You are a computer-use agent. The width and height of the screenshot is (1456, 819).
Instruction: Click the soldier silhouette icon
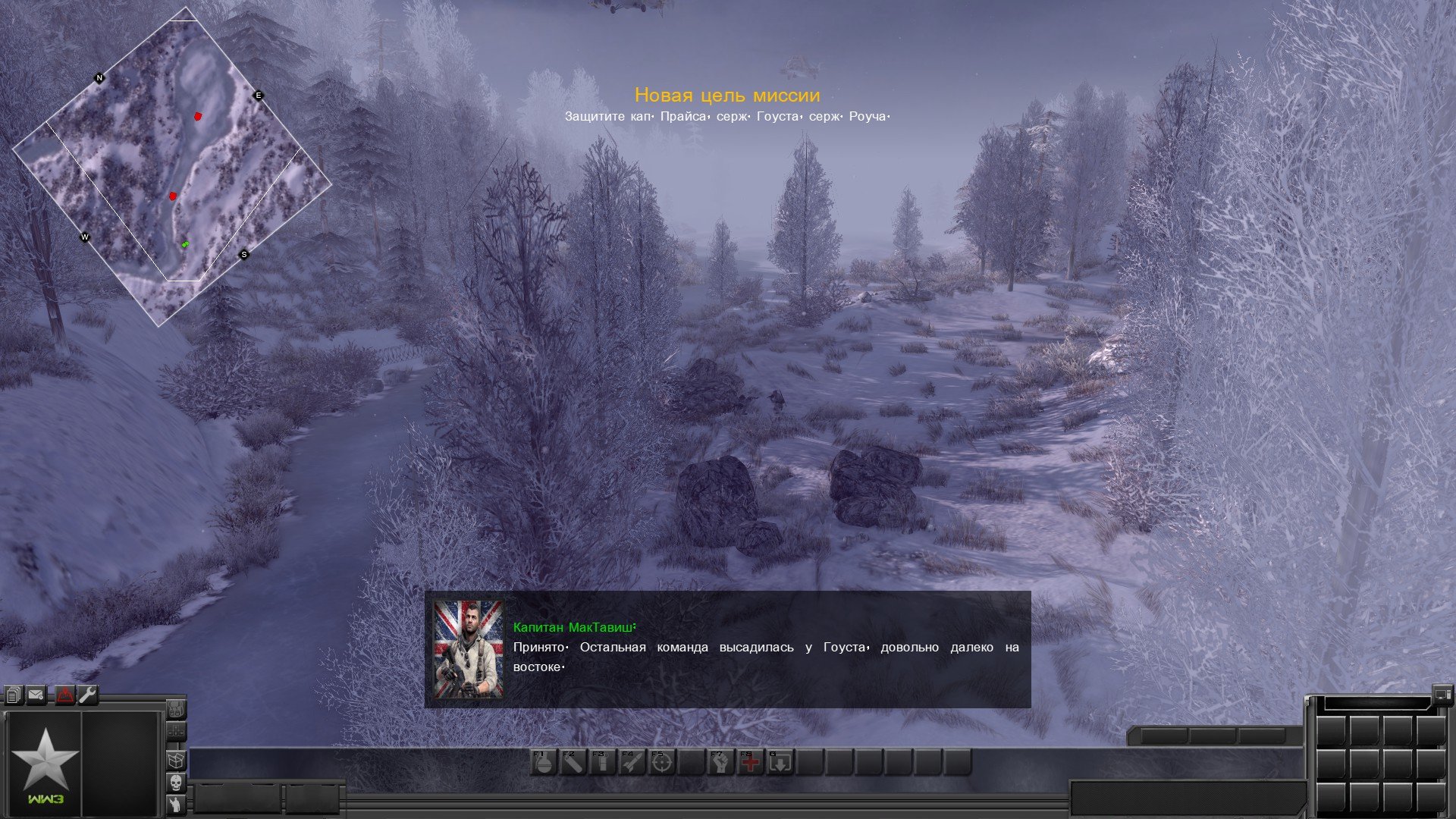coord(176,805)
